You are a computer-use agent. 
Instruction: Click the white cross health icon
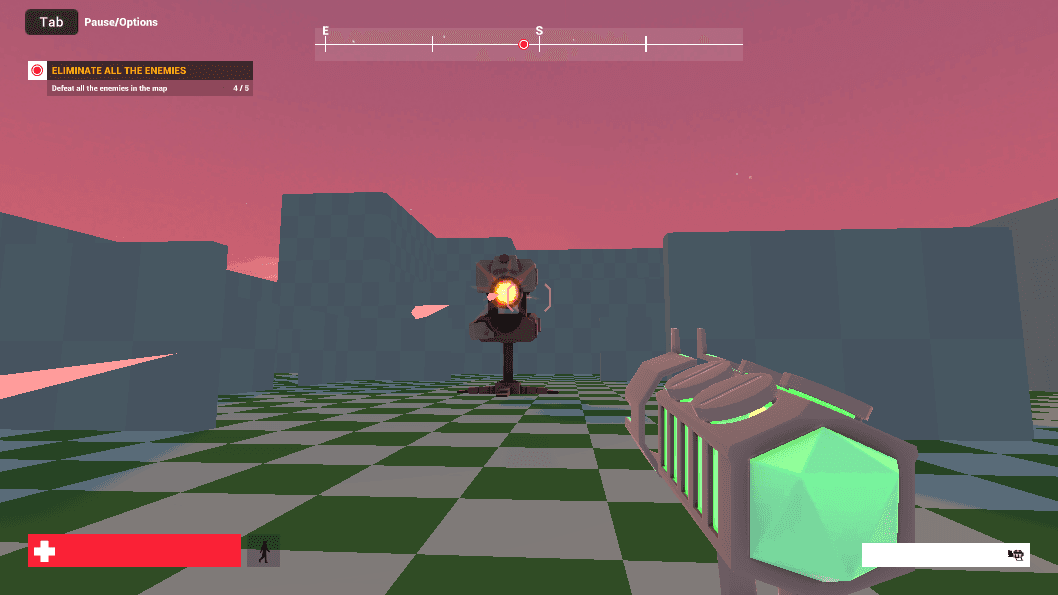(43, 551)
